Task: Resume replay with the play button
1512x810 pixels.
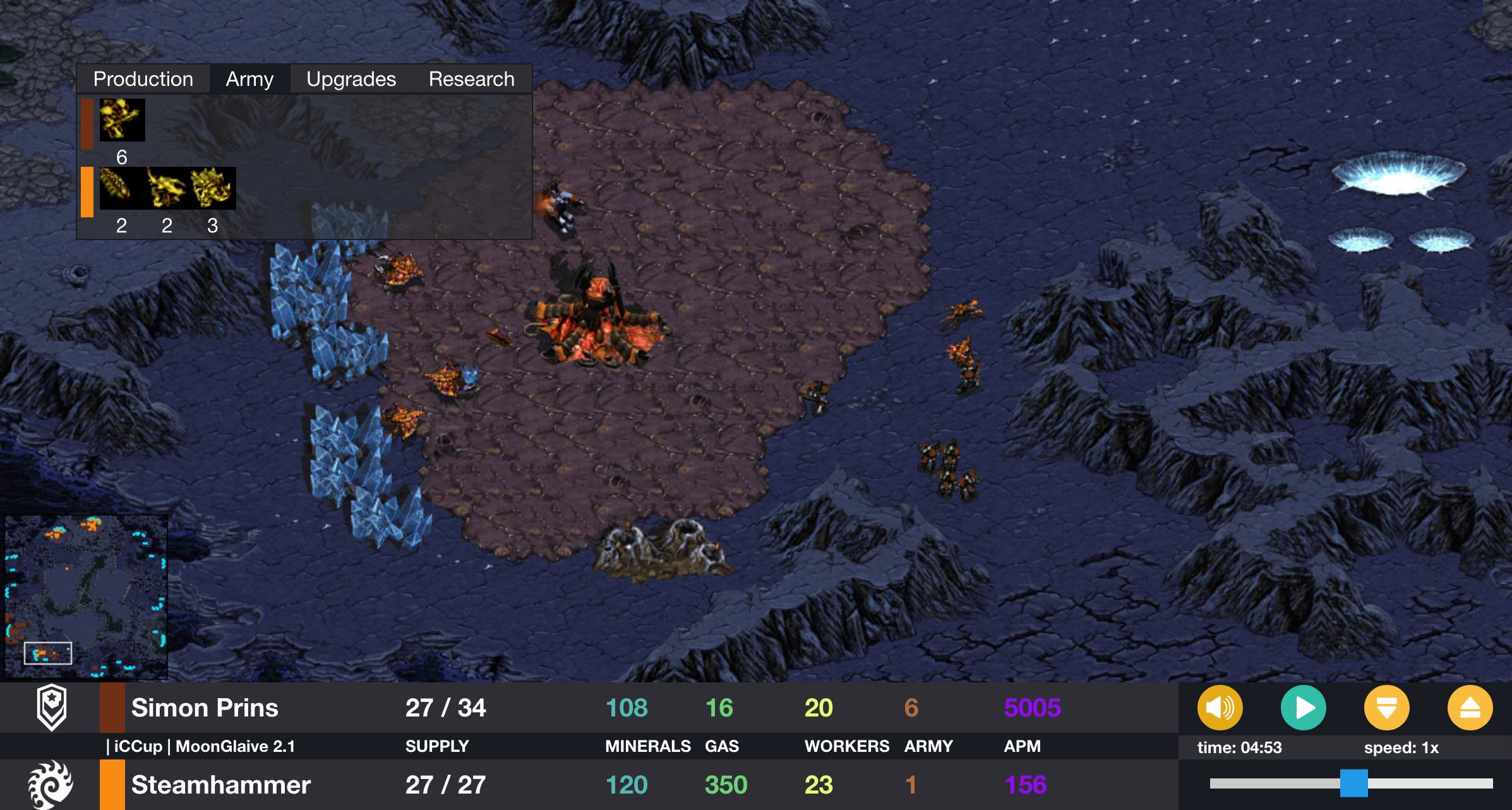Action: (x=1303, y=708)
